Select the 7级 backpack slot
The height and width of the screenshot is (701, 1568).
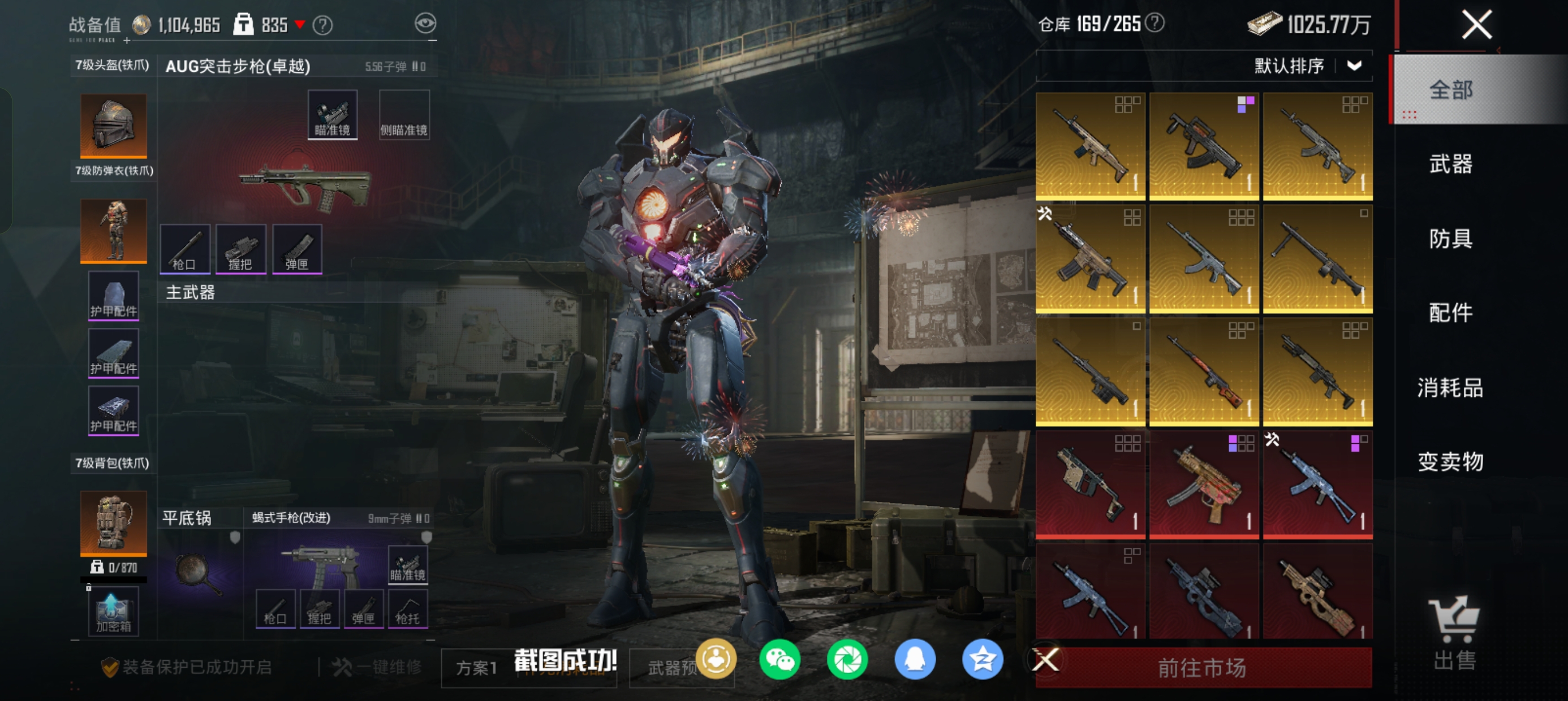tap(113, 523)
